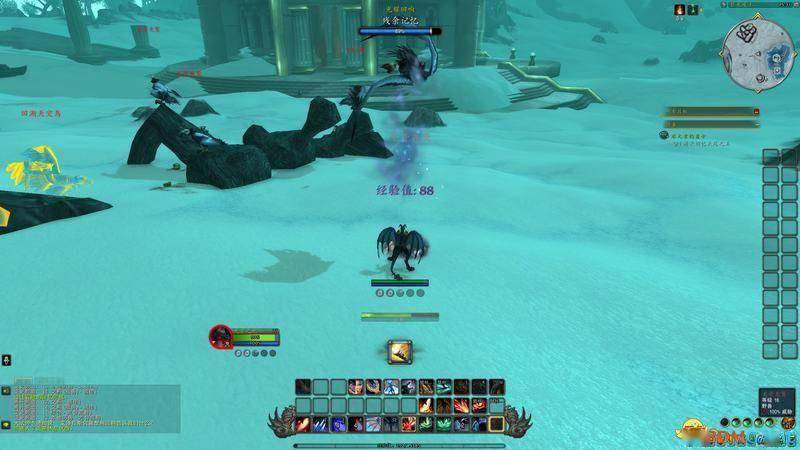Open the social button above chat
Viewport: 800px width, 450px height.
[5, 359]
